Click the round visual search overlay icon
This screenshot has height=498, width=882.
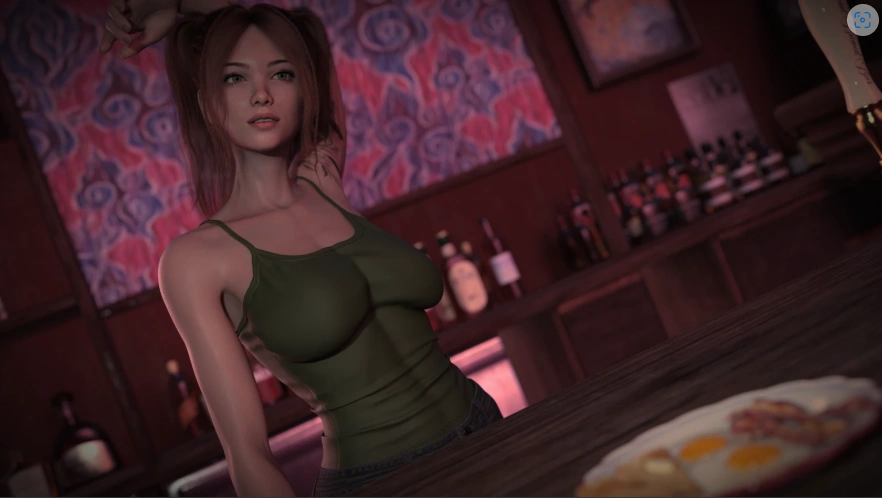861,20
